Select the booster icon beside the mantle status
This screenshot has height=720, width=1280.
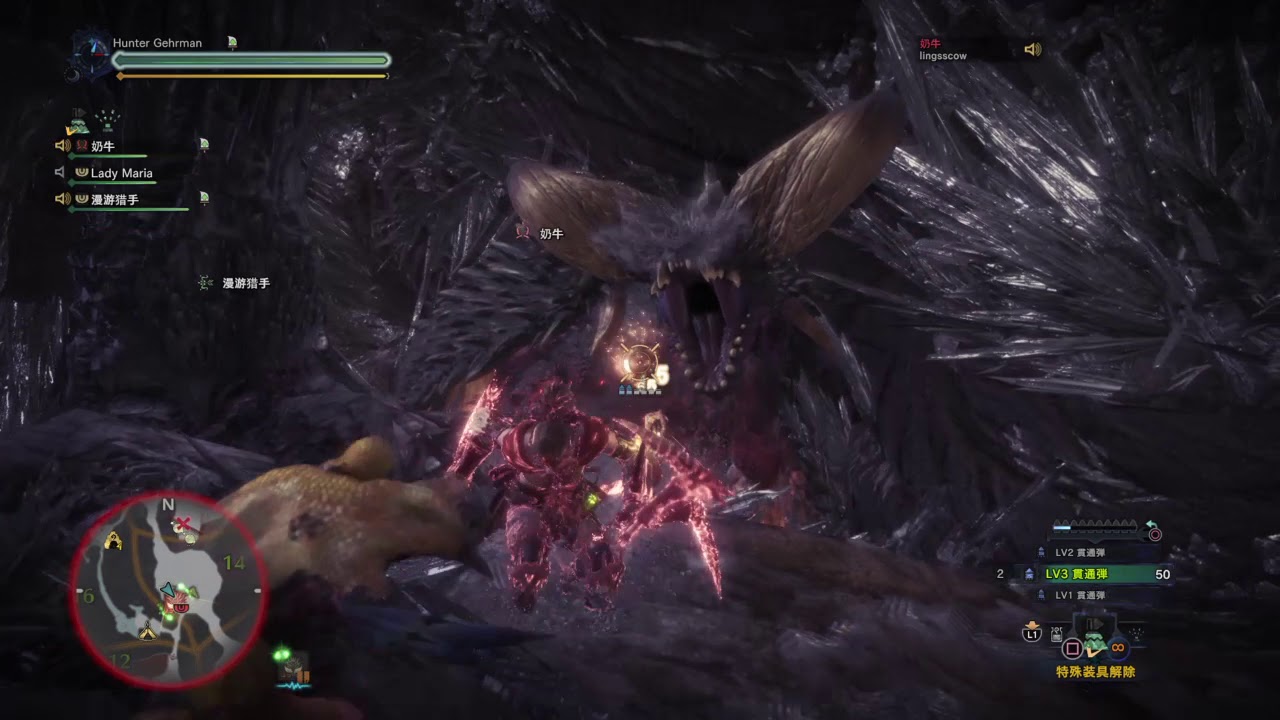[x=108, y=120]
